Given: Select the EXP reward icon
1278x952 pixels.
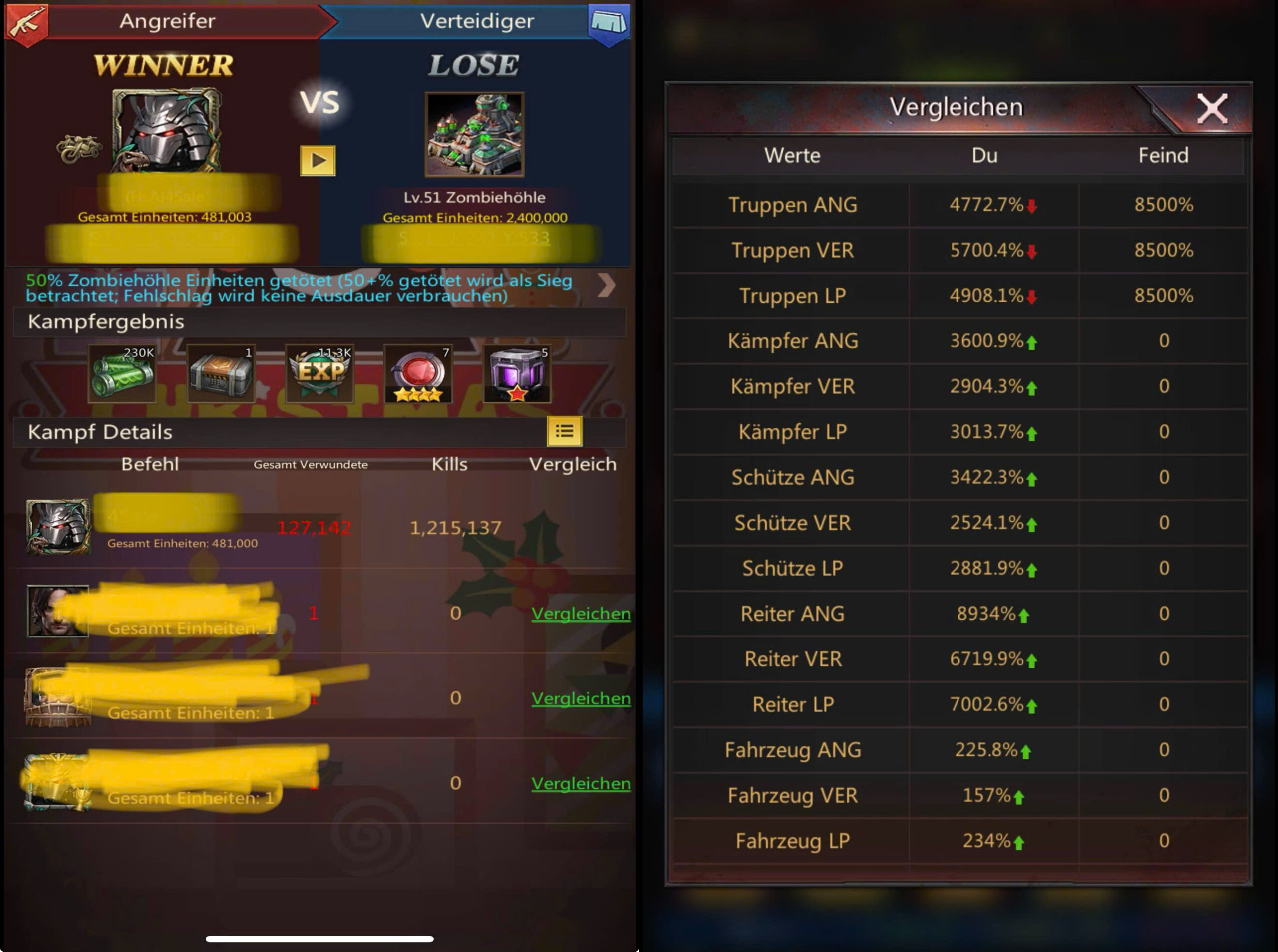Looking at the screenshot, I should tap(320, 373).
